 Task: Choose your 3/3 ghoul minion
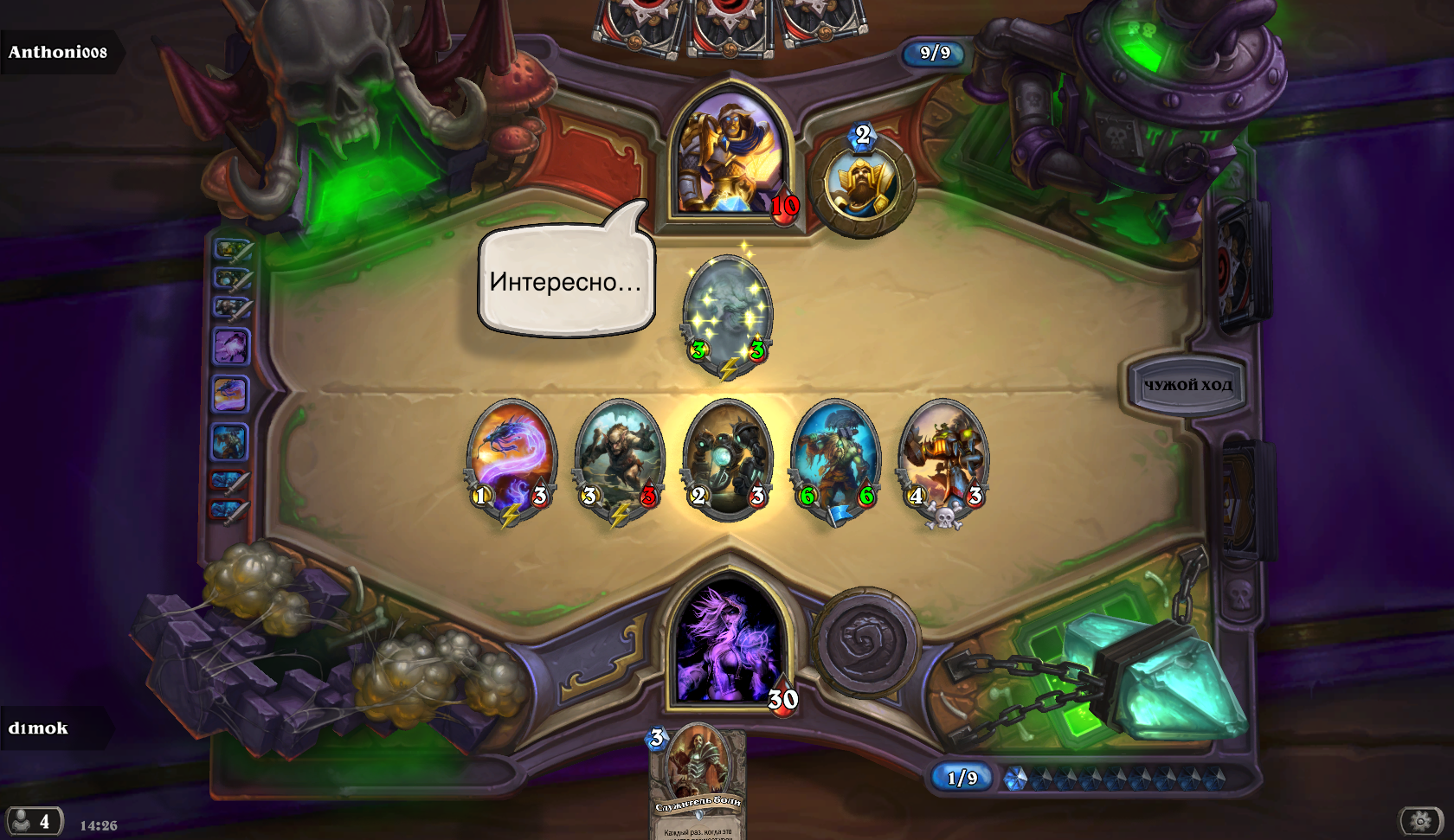coord(619,458)
